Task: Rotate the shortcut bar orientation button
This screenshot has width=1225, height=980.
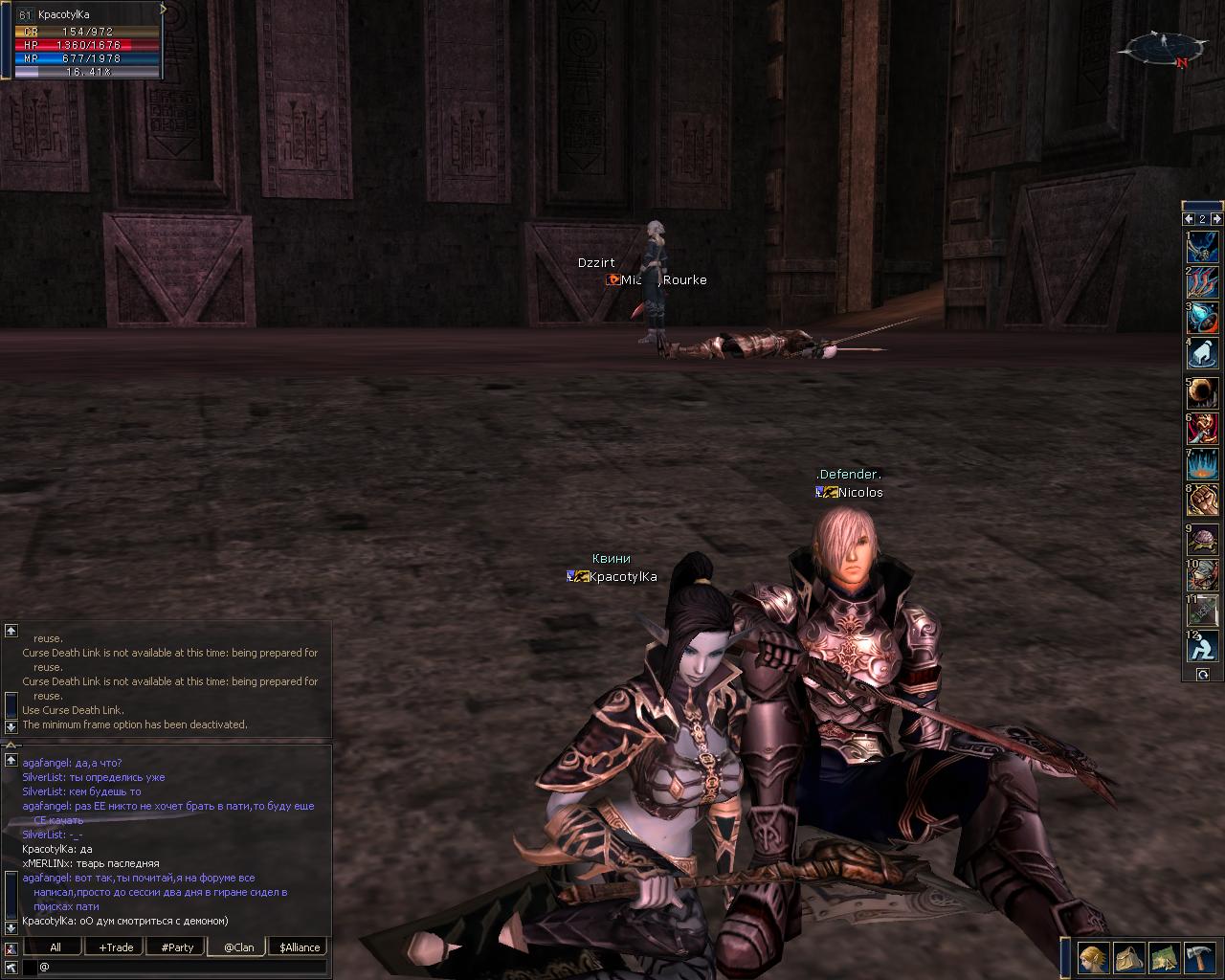Action: [1203, 675]
